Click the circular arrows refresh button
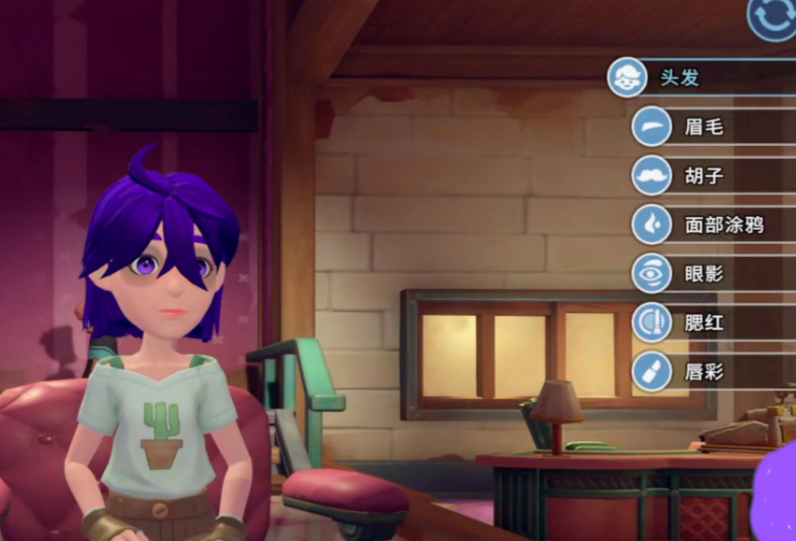 pos(772,18)
